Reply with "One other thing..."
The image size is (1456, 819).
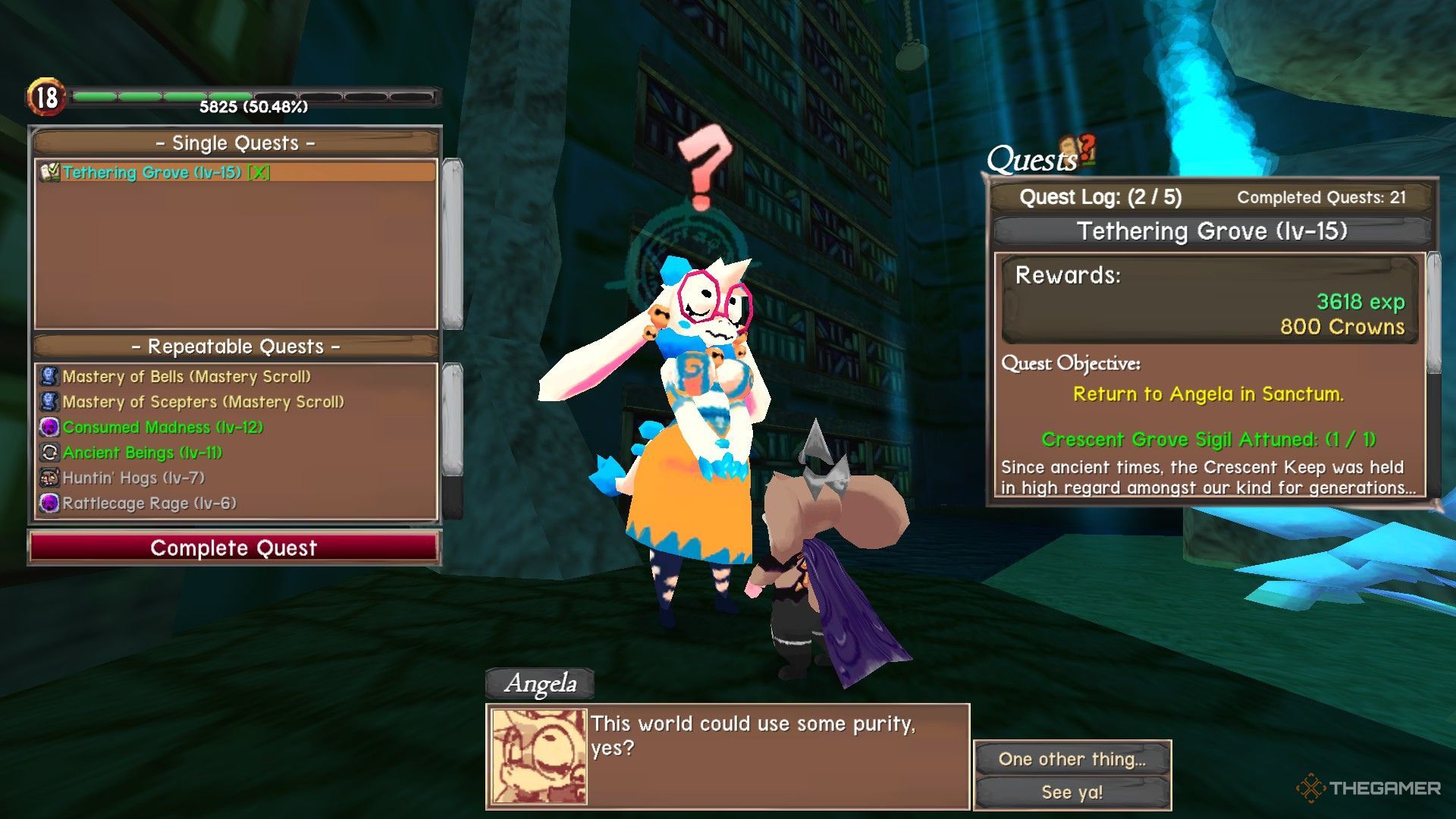[x=1072, y=759]
